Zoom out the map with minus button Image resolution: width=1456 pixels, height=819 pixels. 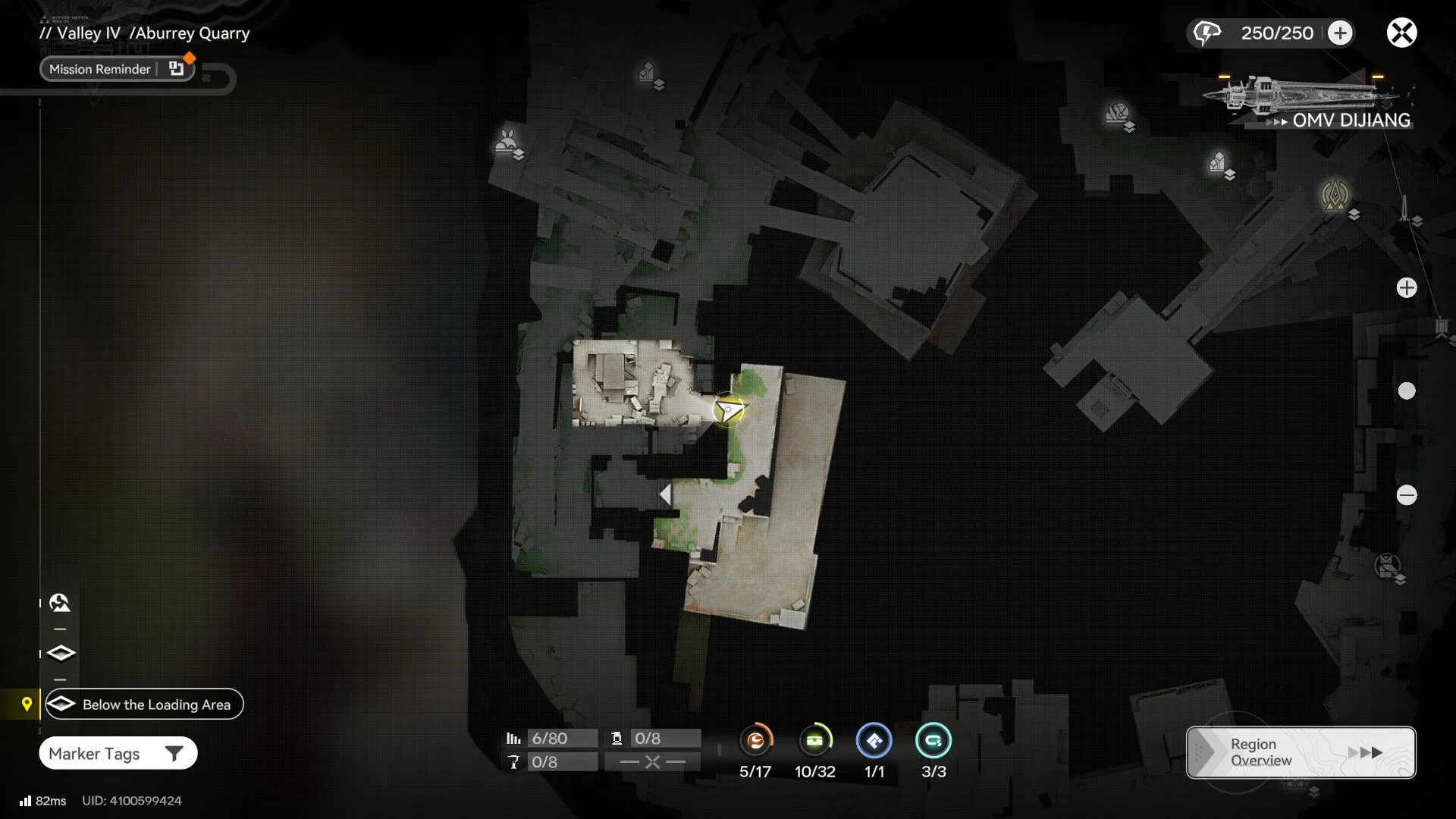[x=1407, y=495]
